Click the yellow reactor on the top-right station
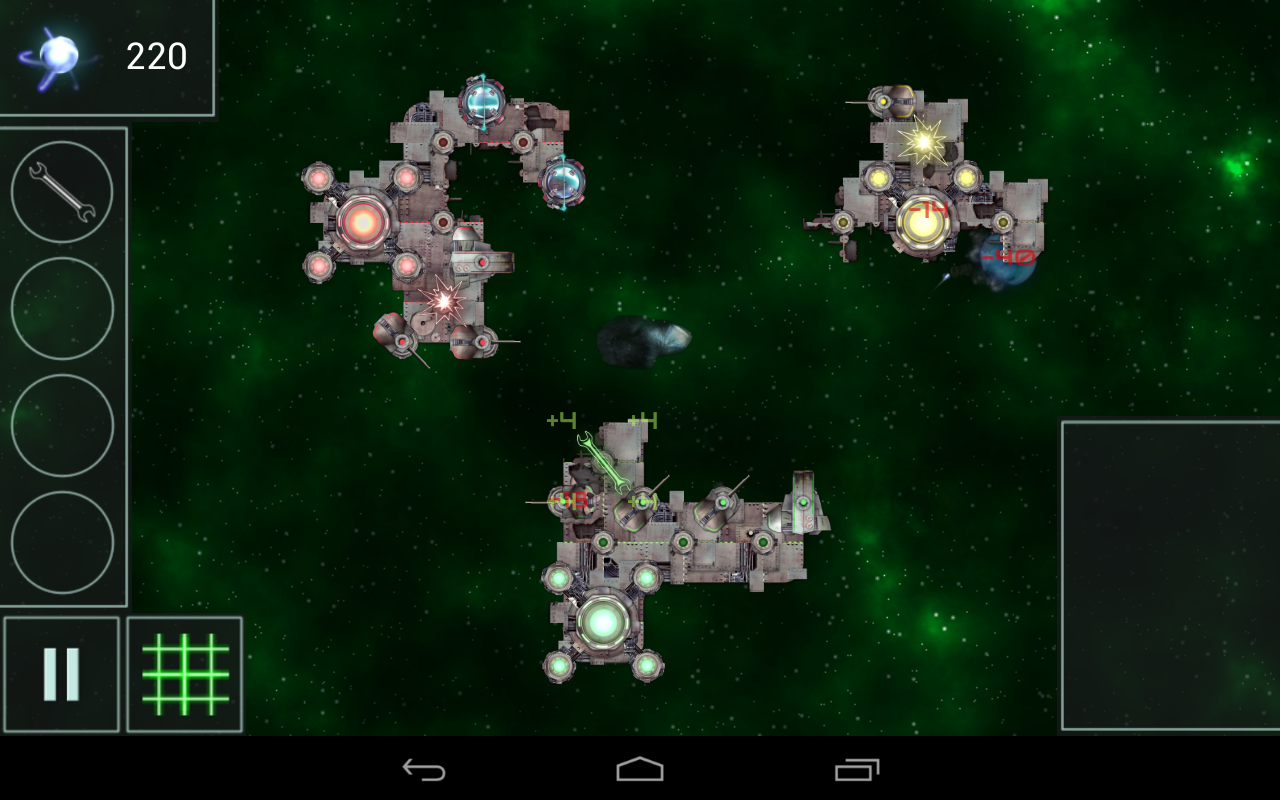The image size is (1280, 800). coord(921,222)
